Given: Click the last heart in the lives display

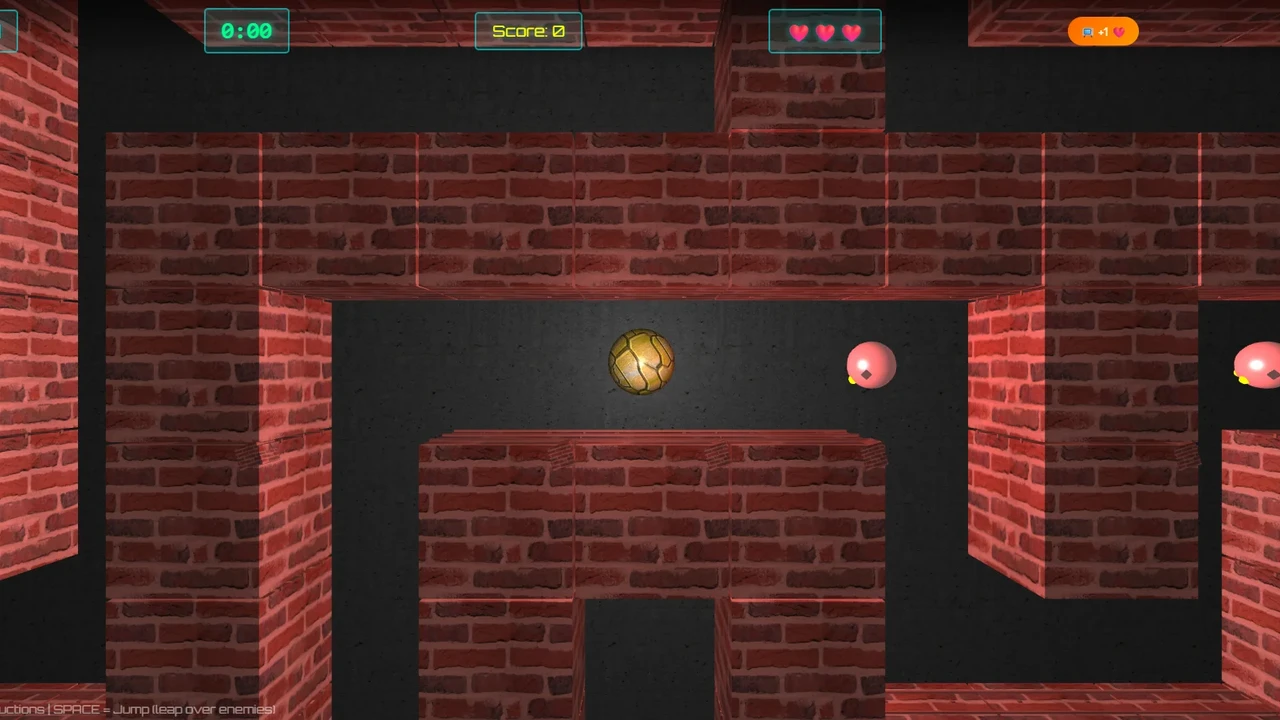Looking at the screenshot, I should (851, 32).
